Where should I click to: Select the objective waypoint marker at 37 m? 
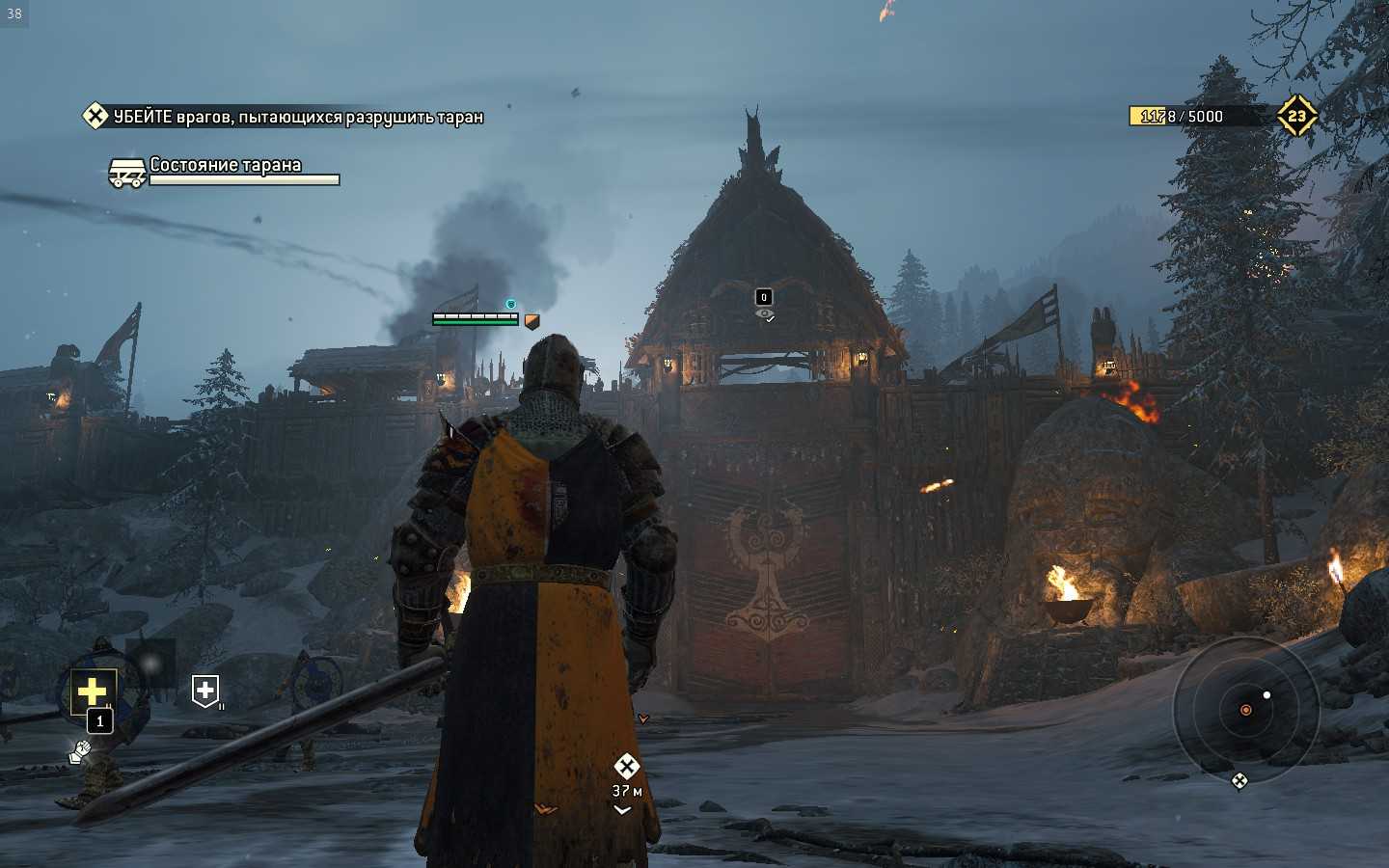pos(626,768)
